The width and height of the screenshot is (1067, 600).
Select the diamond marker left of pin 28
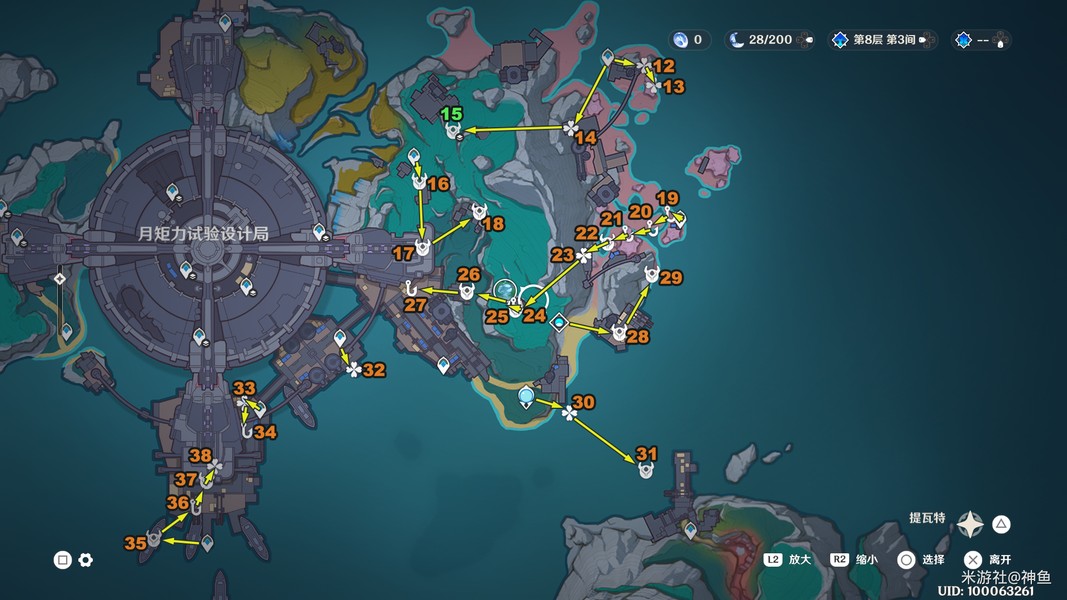pyautogui.click(x=560, y=322)
